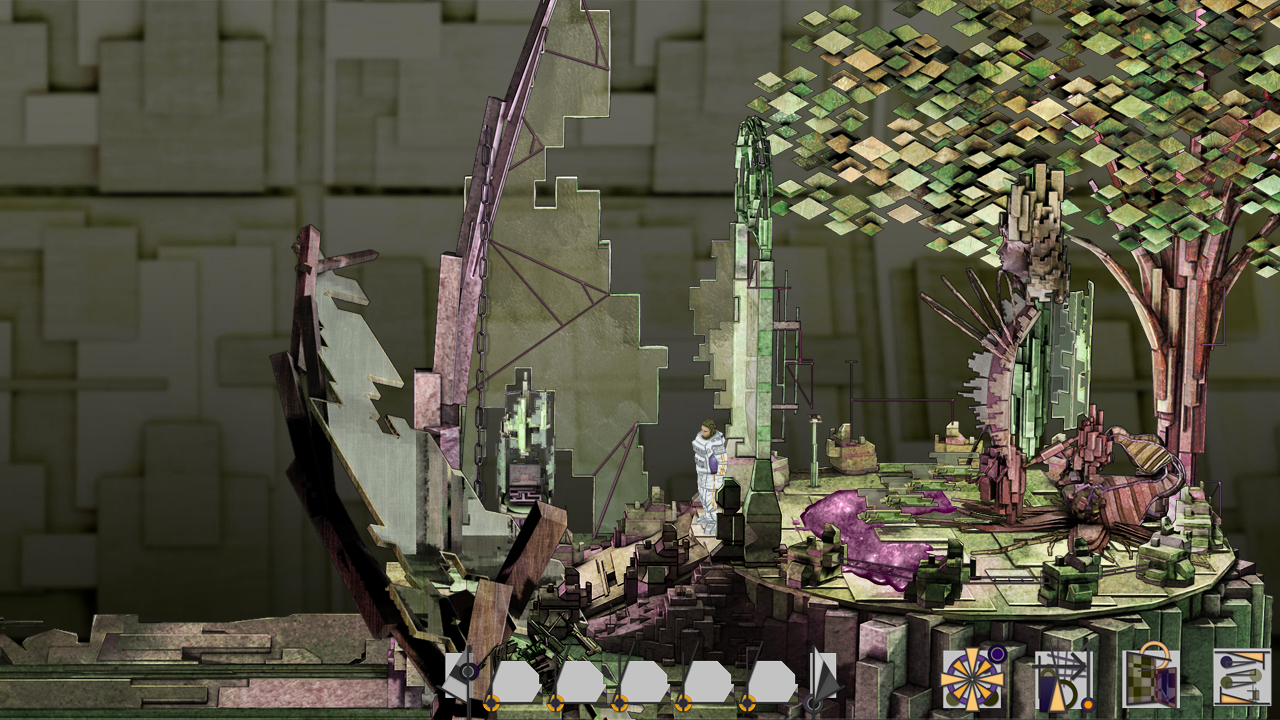Click the inventory left scroll arrow
The height and width of the screenshot is (720, 1280).
pos(462,678)
